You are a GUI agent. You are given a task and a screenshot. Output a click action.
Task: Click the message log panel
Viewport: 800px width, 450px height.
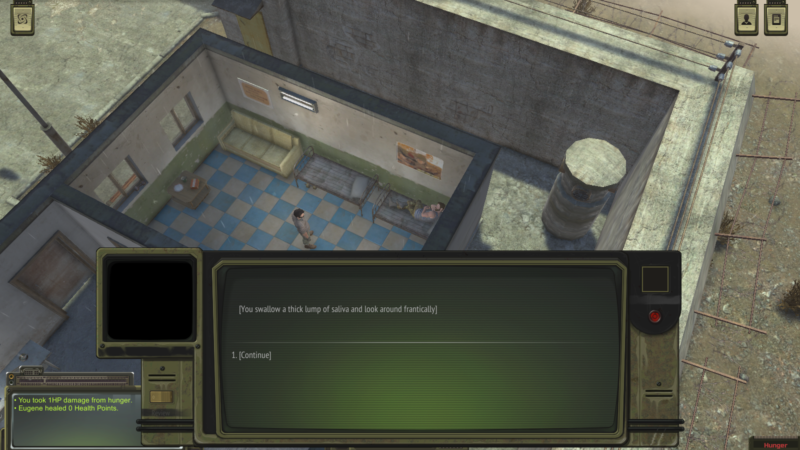point(70,418)
